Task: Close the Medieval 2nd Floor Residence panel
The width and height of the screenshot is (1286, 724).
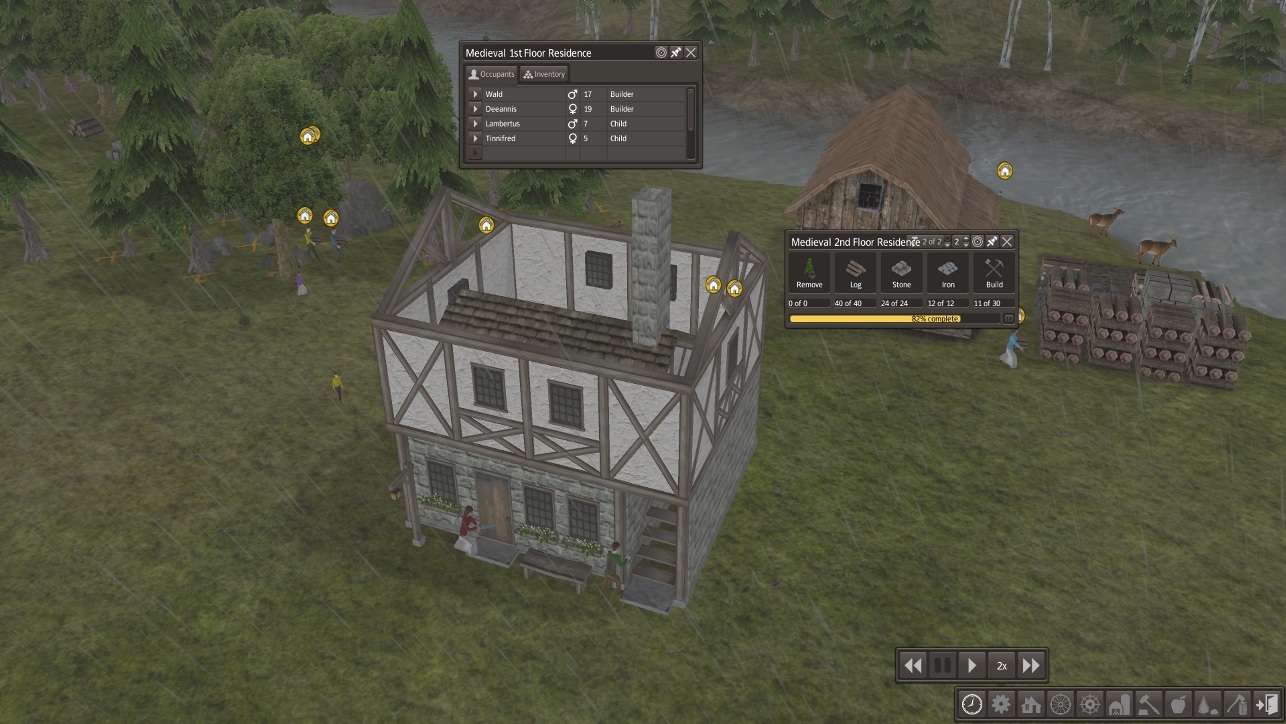Action: pos(1007,242)
